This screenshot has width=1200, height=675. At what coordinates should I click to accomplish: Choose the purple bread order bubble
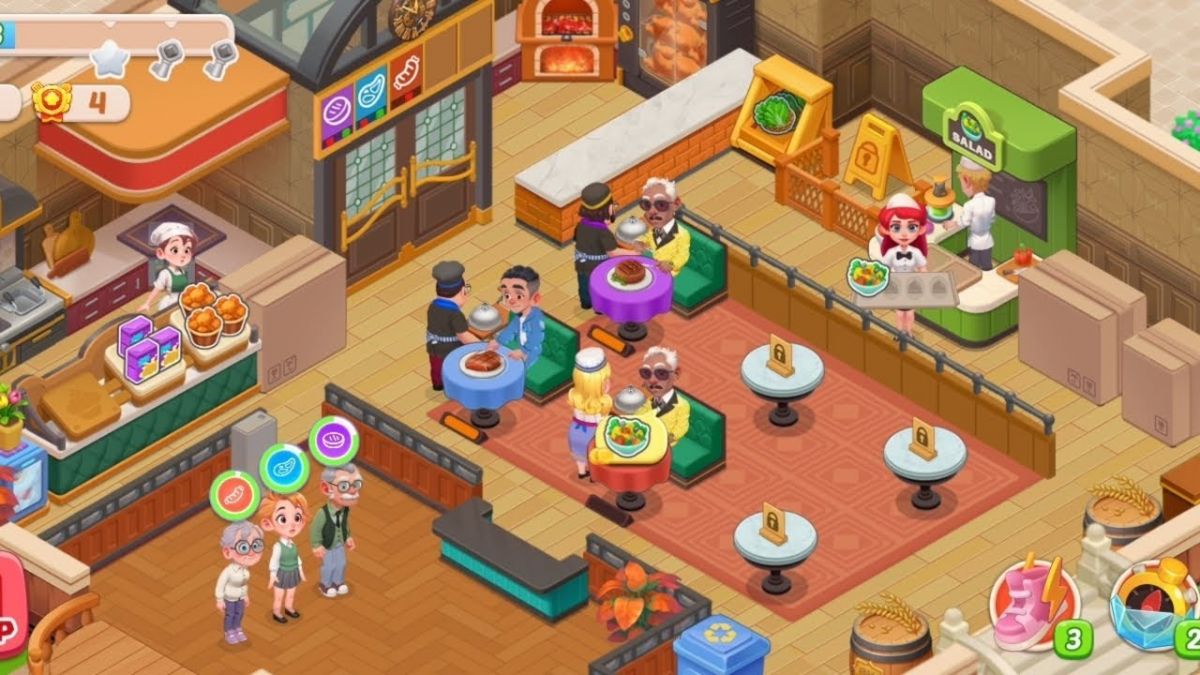coord(333,440)
